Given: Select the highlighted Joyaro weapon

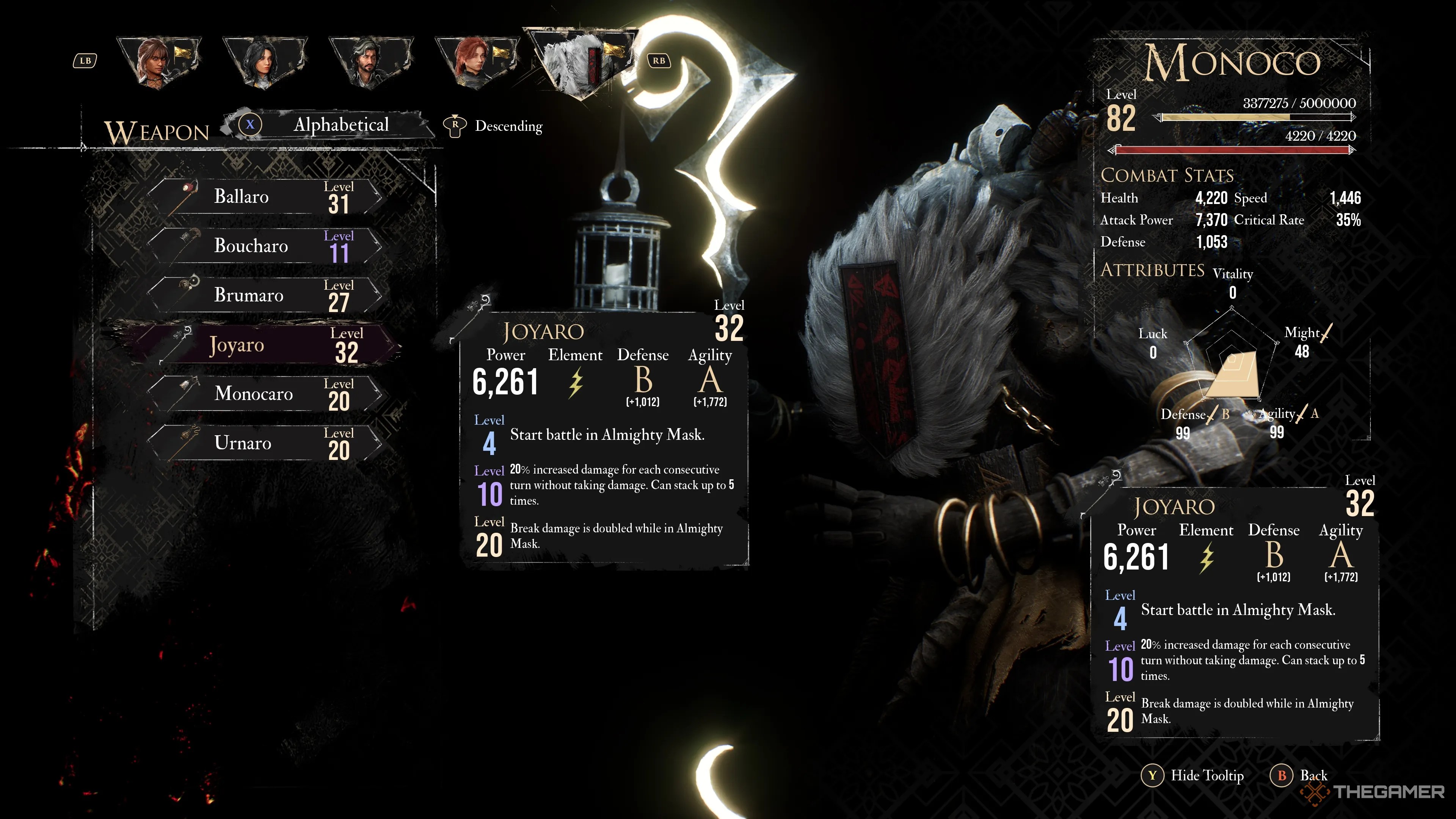Looking at the screenshot, I should pos(266,344).
